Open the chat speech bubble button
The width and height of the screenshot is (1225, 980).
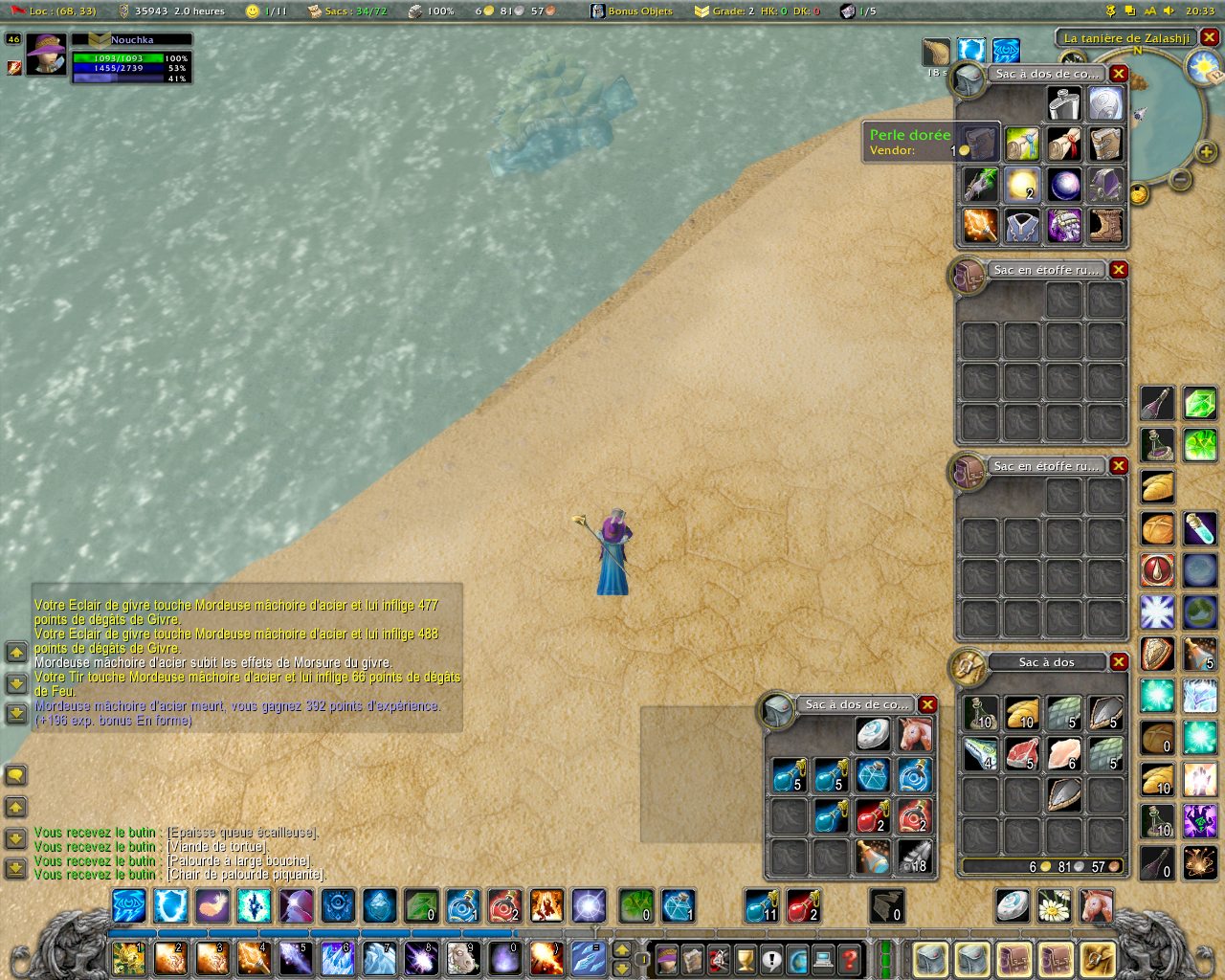point(15,774)
